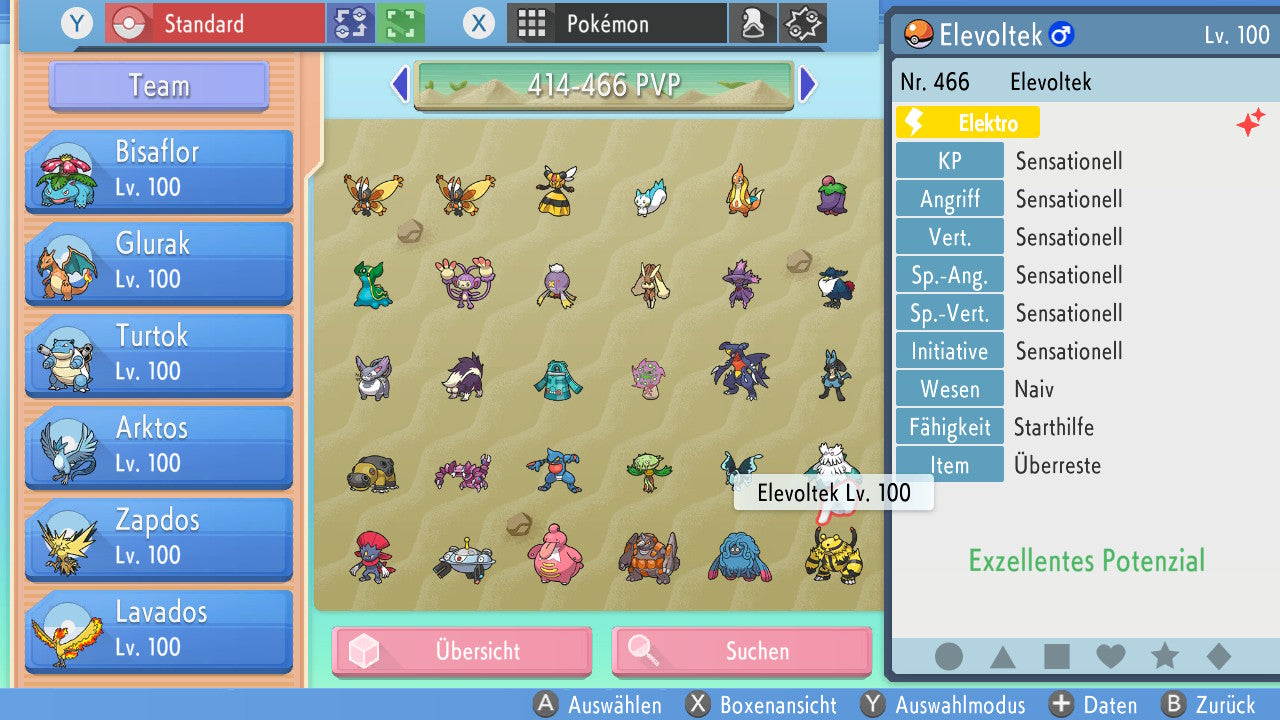Screen dimensions: 1280x720
Task: Switch to the Team tab in the sidebar
Action: point(157,86)
